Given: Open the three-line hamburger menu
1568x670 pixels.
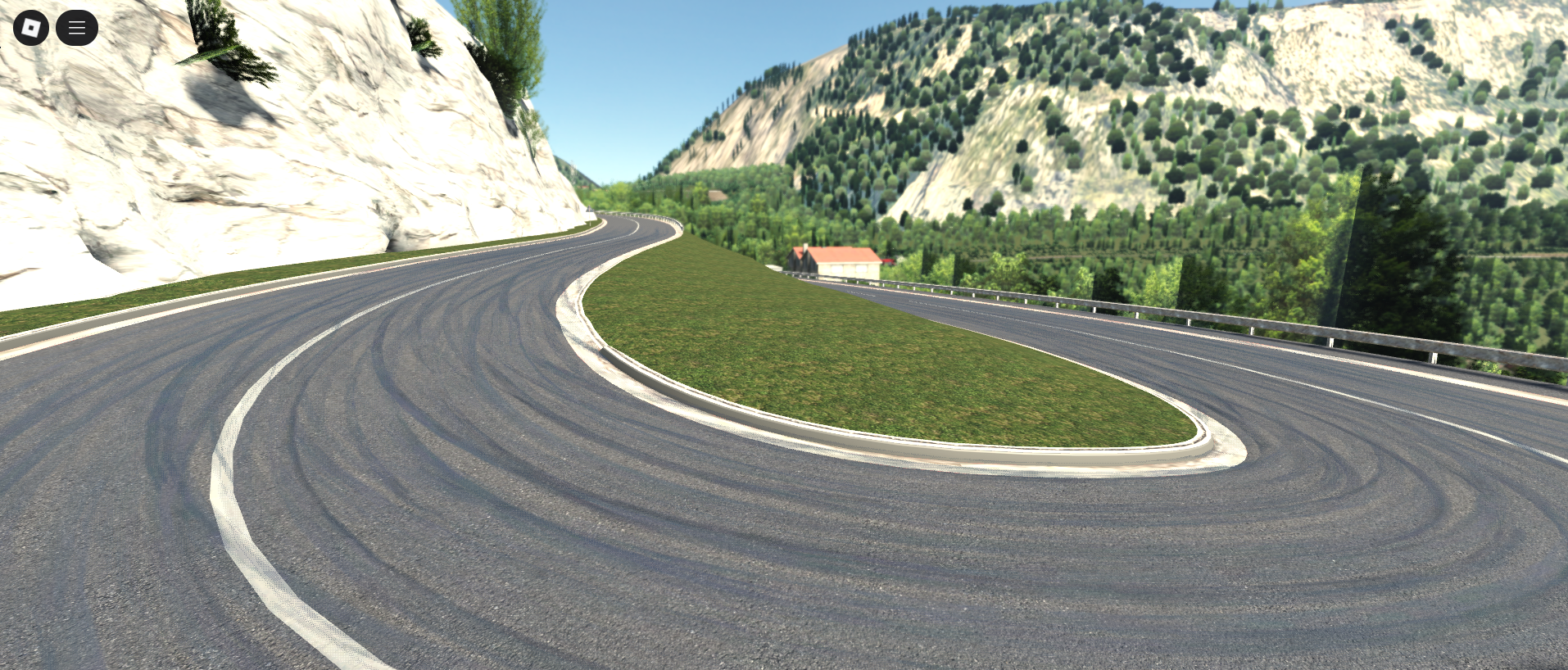Looking at the screenshot, I should coord(77,28).
